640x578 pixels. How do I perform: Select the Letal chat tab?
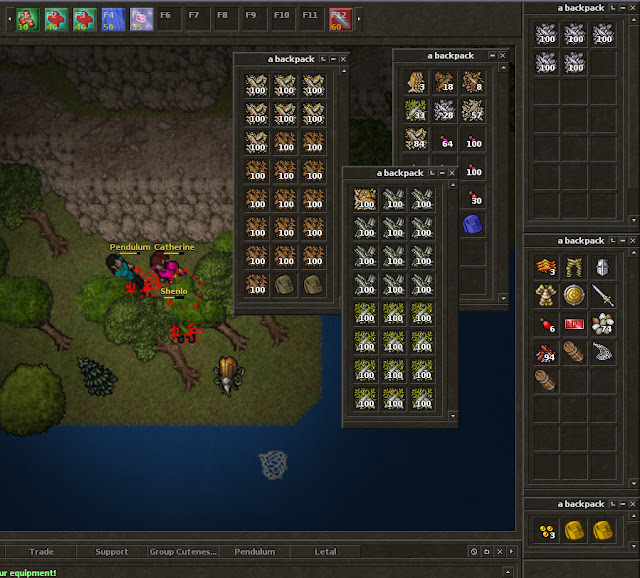(x=326, y=551)
